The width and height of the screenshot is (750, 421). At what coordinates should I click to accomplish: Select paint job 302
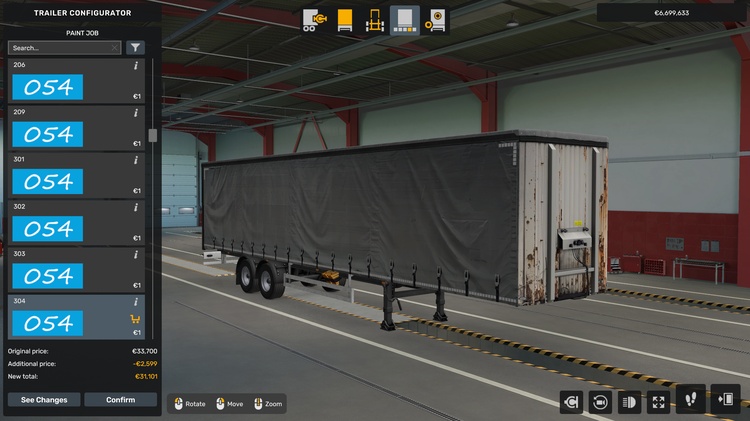(48, 228)
